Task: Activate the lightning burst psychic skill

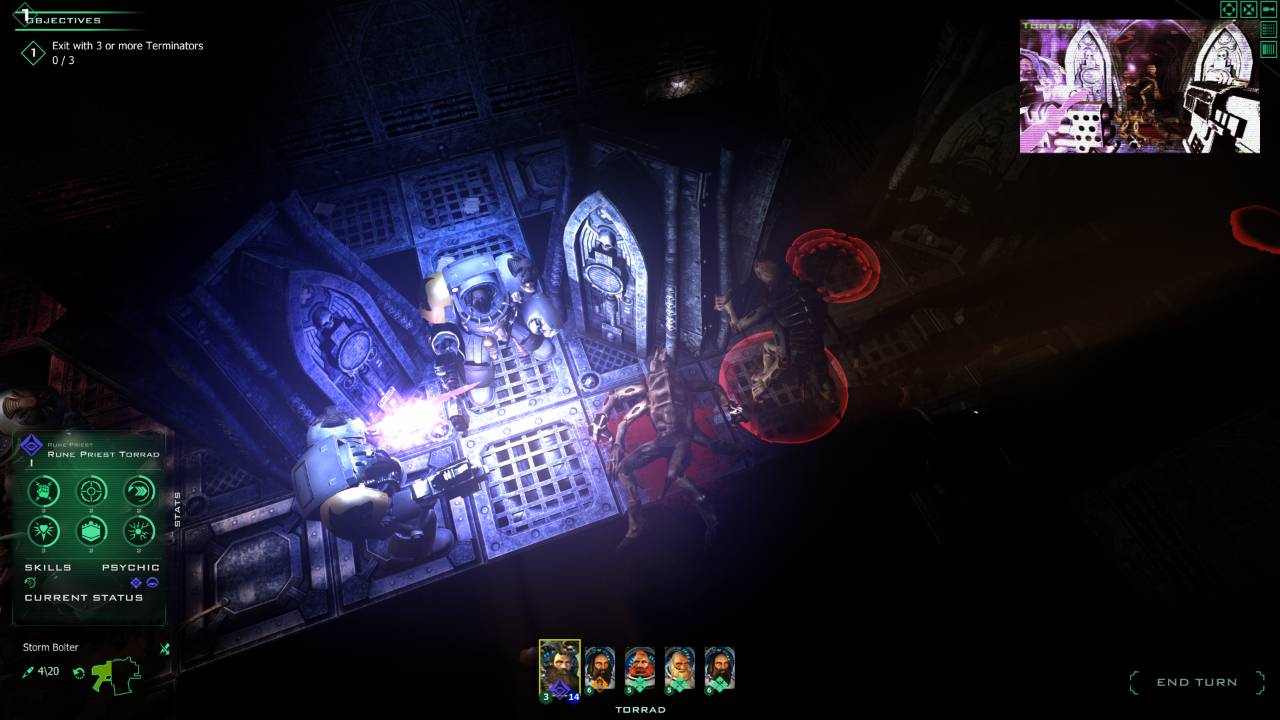Action: coord(139,531)
